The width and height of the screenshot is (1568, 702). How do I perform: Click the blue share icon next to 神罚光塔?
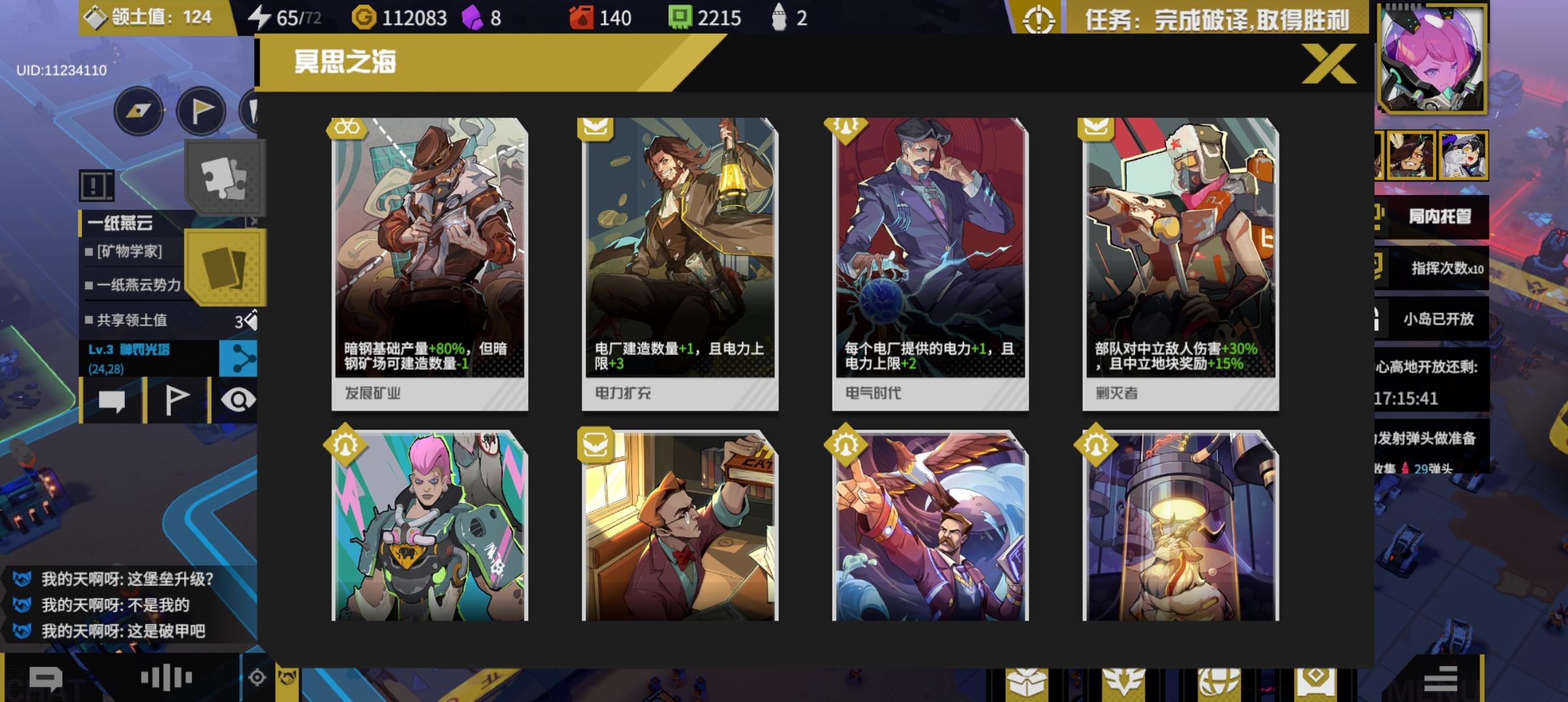point(239,358)
